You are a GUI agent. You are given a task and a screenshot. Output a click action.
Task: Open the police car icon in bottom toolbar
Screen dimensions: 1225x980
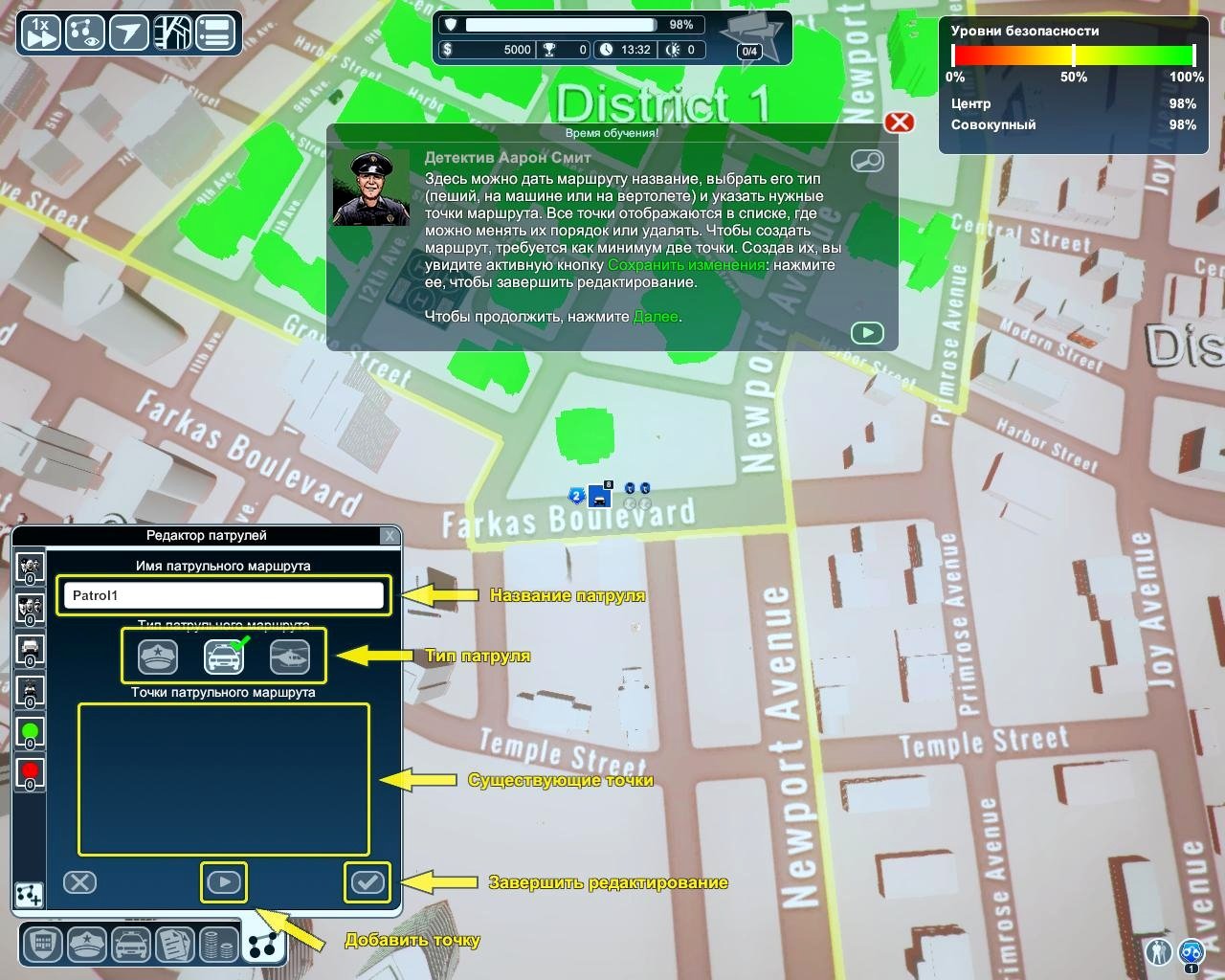pyautogui.click(x=131, y=944)
